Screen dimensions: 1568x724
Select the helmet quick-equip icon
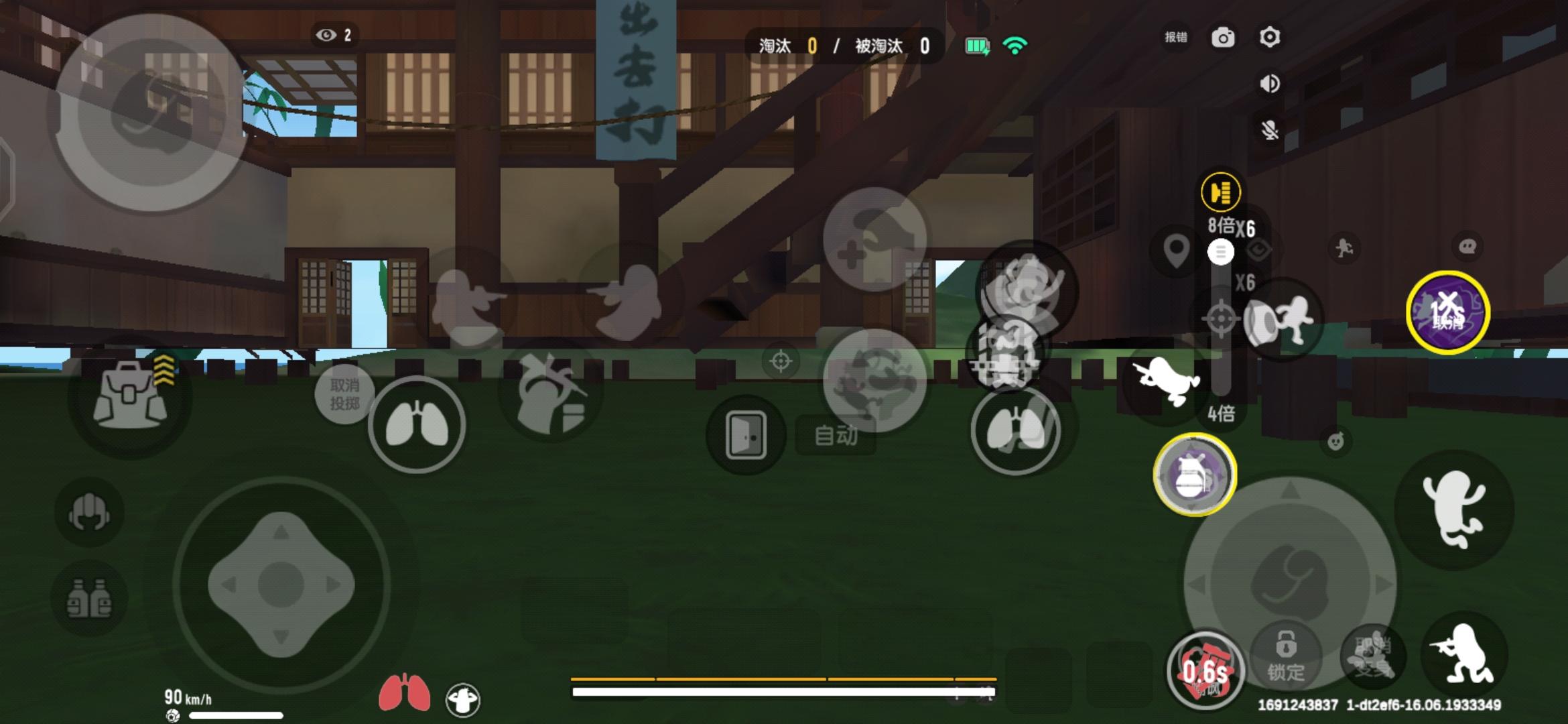[91, 513]
